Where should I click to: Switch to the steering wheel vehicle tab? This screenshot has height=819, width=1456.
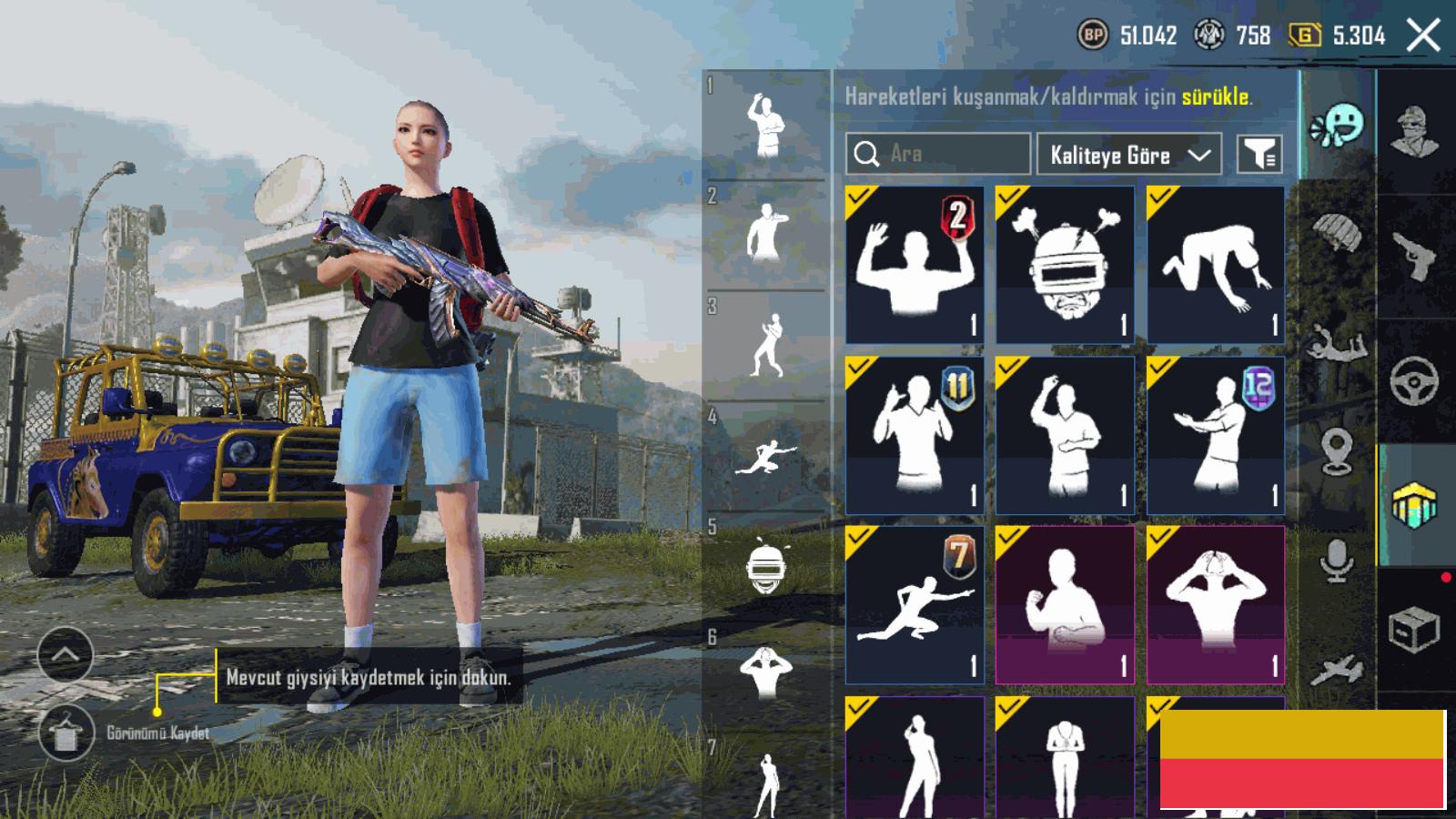pyautogui.click(x=1415, y=380)
